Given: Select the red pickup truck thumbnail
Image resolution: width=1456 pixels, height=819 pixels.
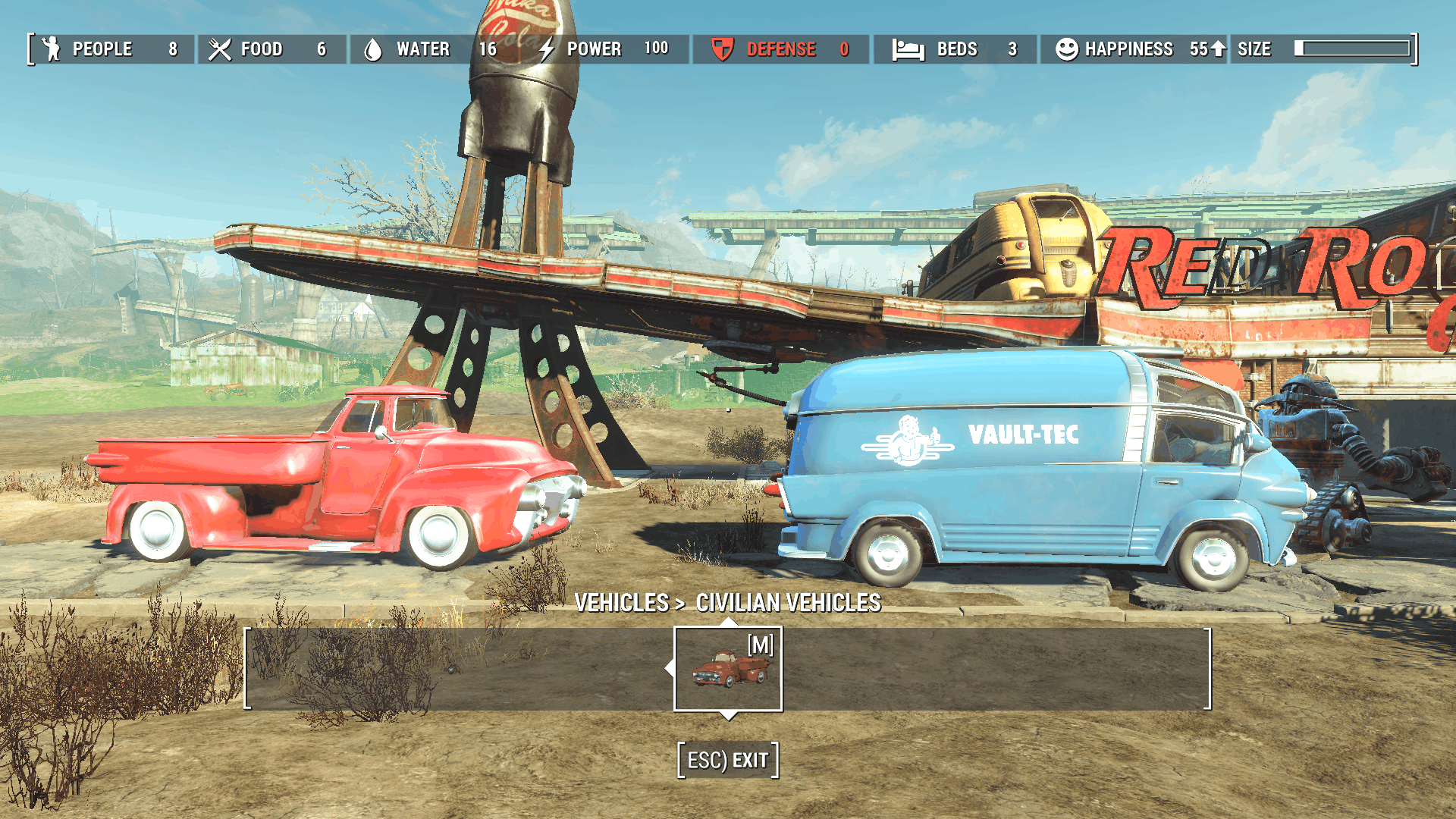Looking at the screenshot, I should (x=728, y=669).
